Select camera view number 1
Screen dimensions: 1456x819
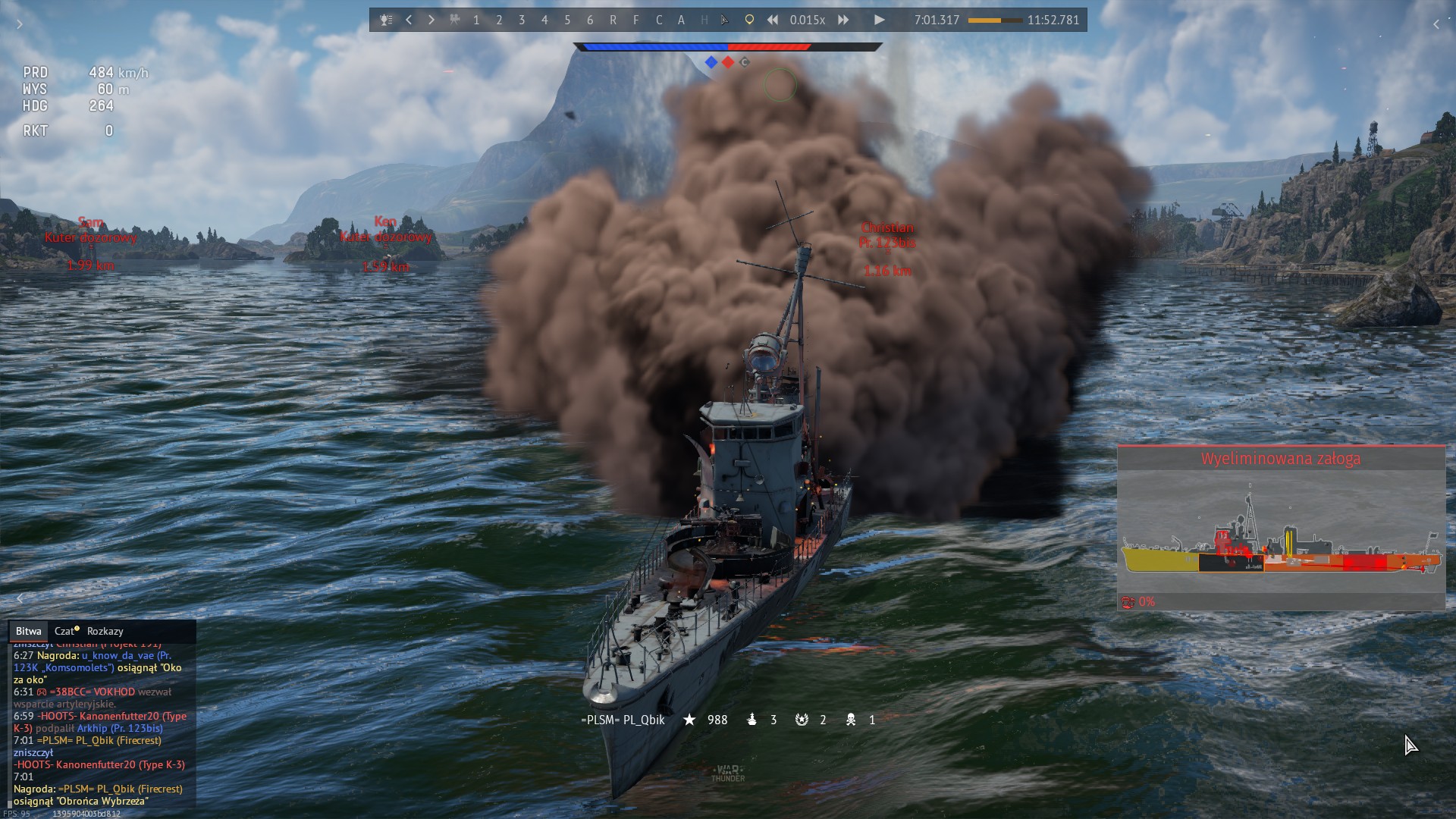click(476, 20)
